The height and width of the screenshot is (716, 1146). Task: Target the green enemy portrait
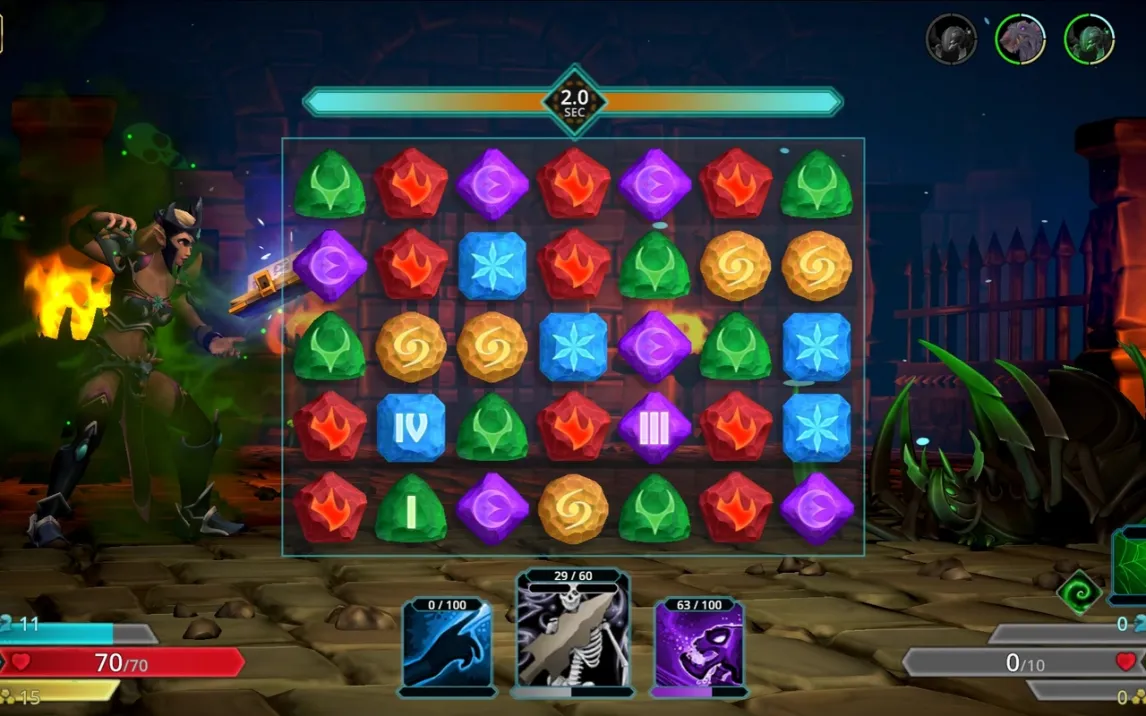(1089, 40)
